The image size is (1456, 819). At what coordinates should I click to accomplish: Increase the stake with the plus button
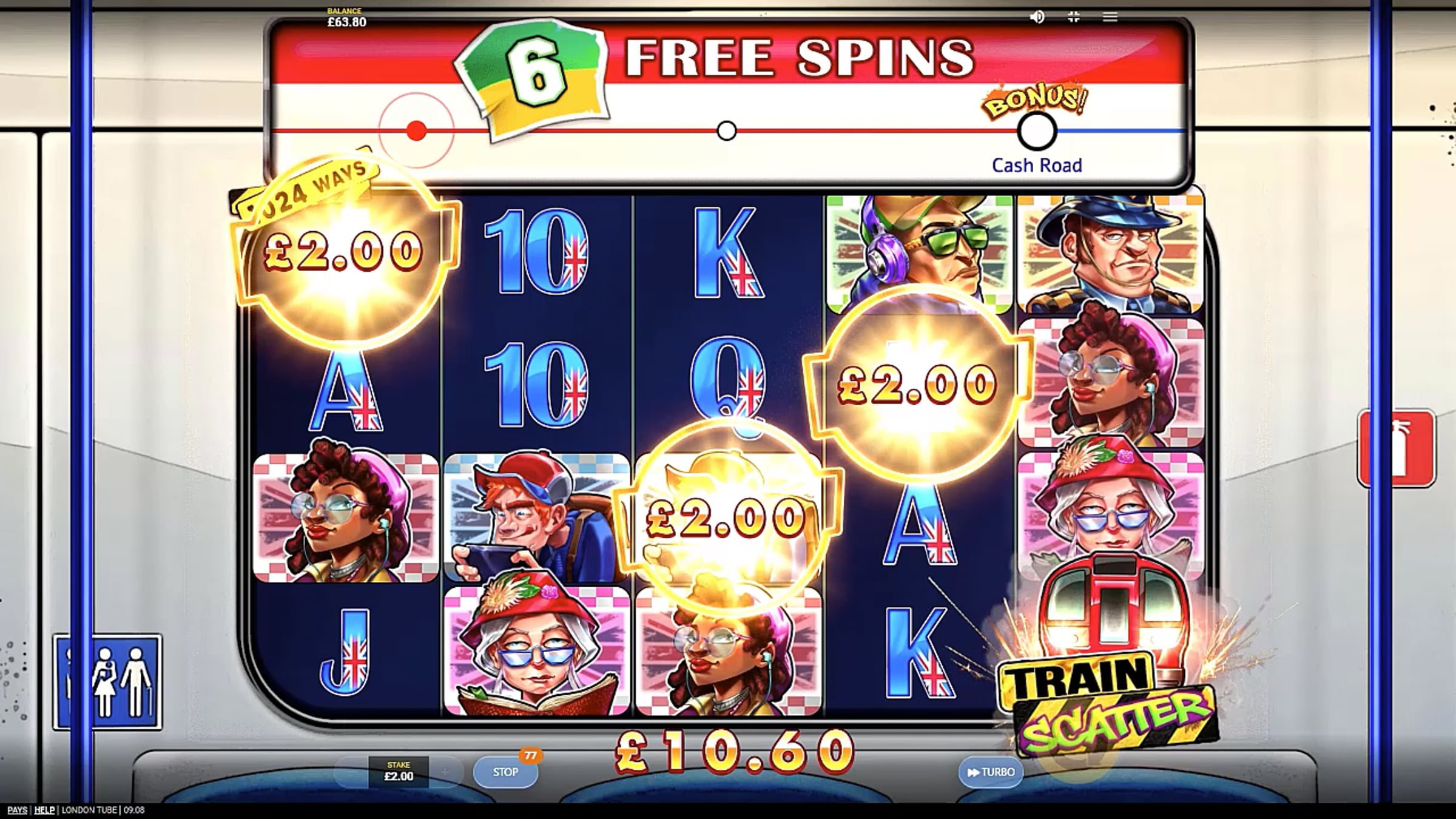(446, 772)
